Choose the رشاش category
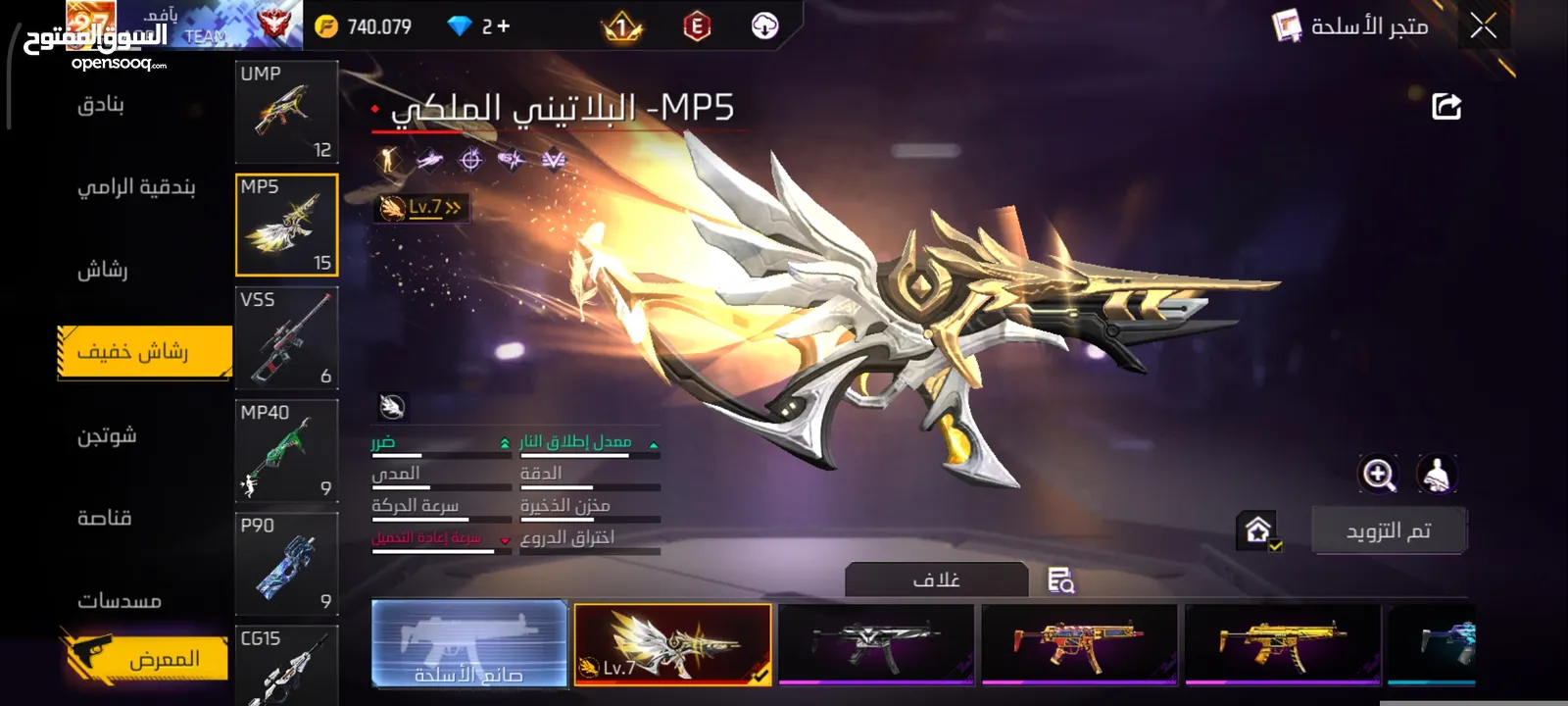Screen dimensions: 1568x706 (x=103, y=270)
